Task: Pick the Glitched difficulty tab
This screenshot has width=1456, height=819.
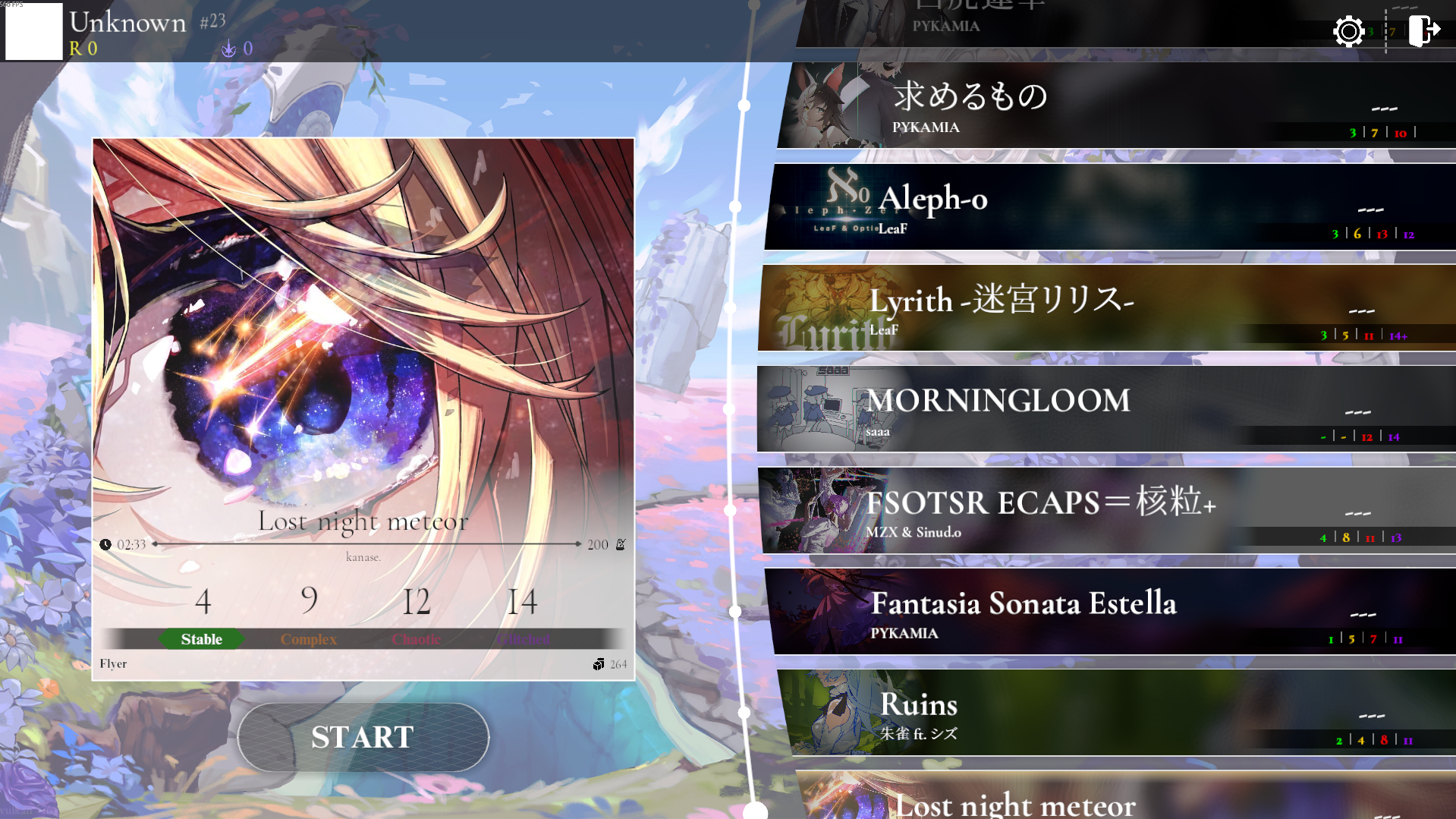Action: (523, 639)
